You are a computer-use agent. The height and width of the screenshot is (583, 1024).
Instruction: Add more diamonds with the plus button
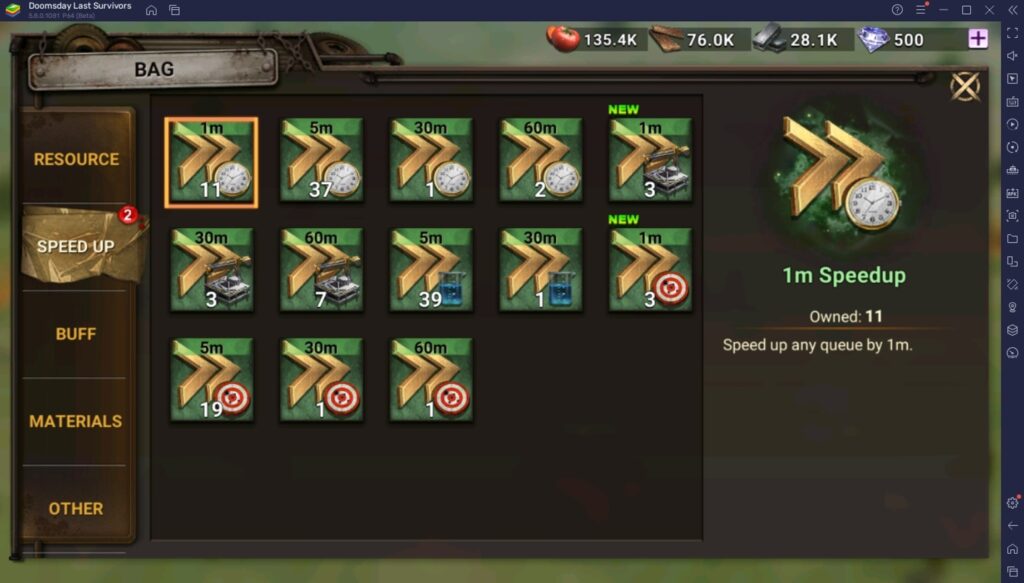click(x=977, y=39)
